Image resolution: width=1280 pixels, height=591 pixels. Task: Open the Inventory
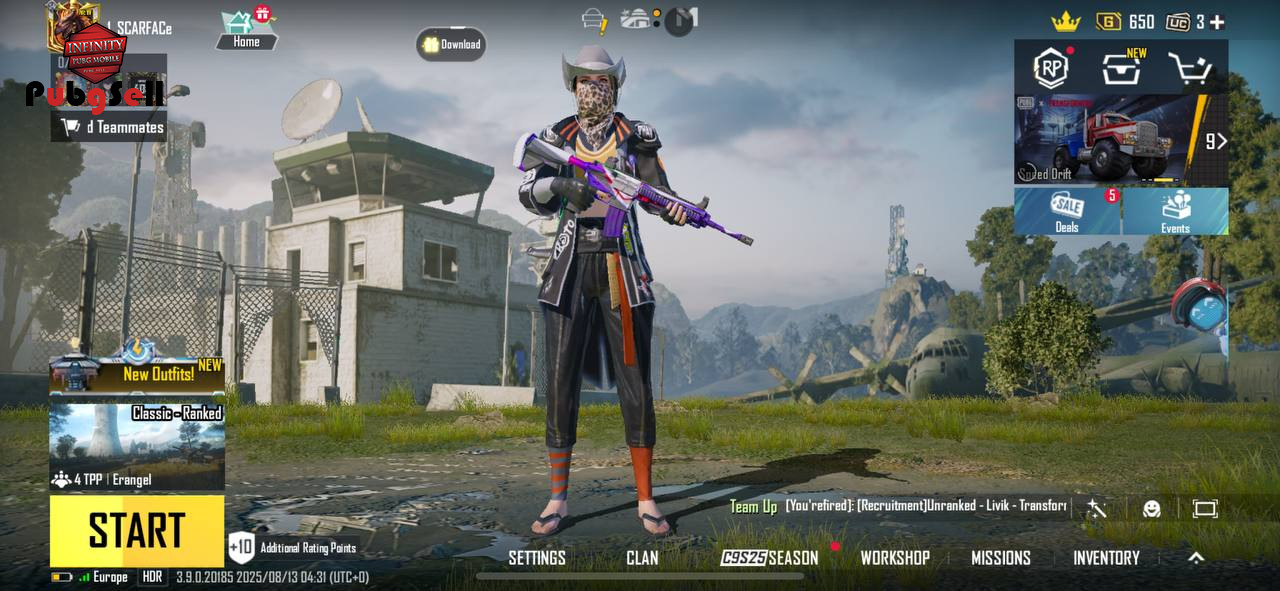point(1106,558)
